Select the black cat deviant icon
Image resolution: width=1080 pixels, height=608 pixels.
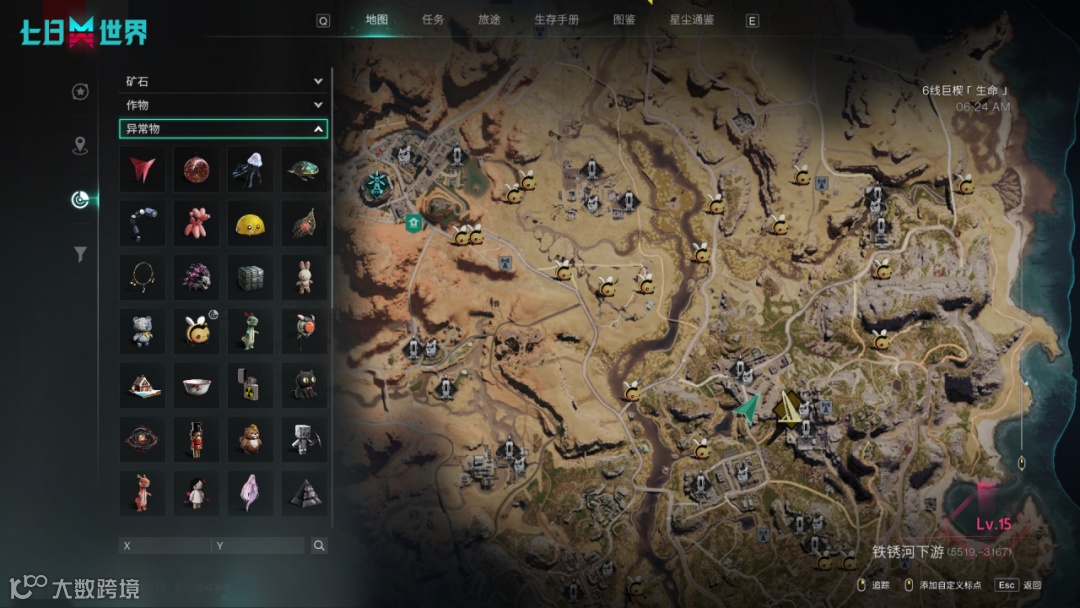coord(304,383)
